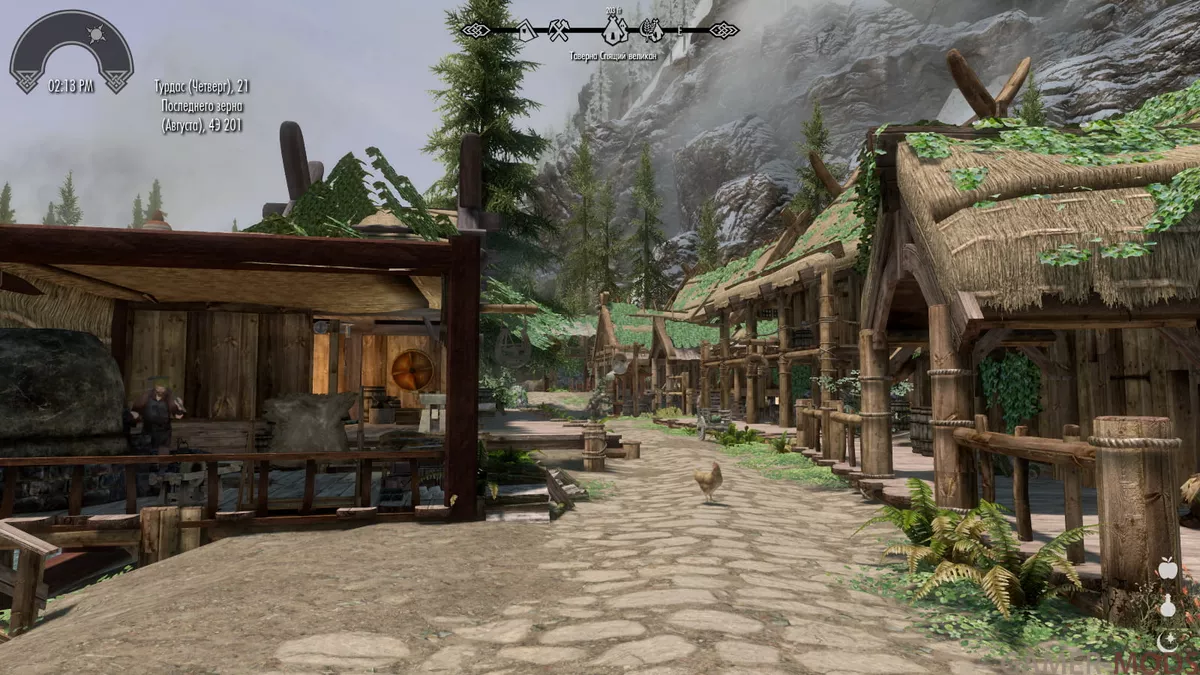1200x675 pixels.
Task: Click the apple hunger icon
Action: click(x=1167, y=569)
